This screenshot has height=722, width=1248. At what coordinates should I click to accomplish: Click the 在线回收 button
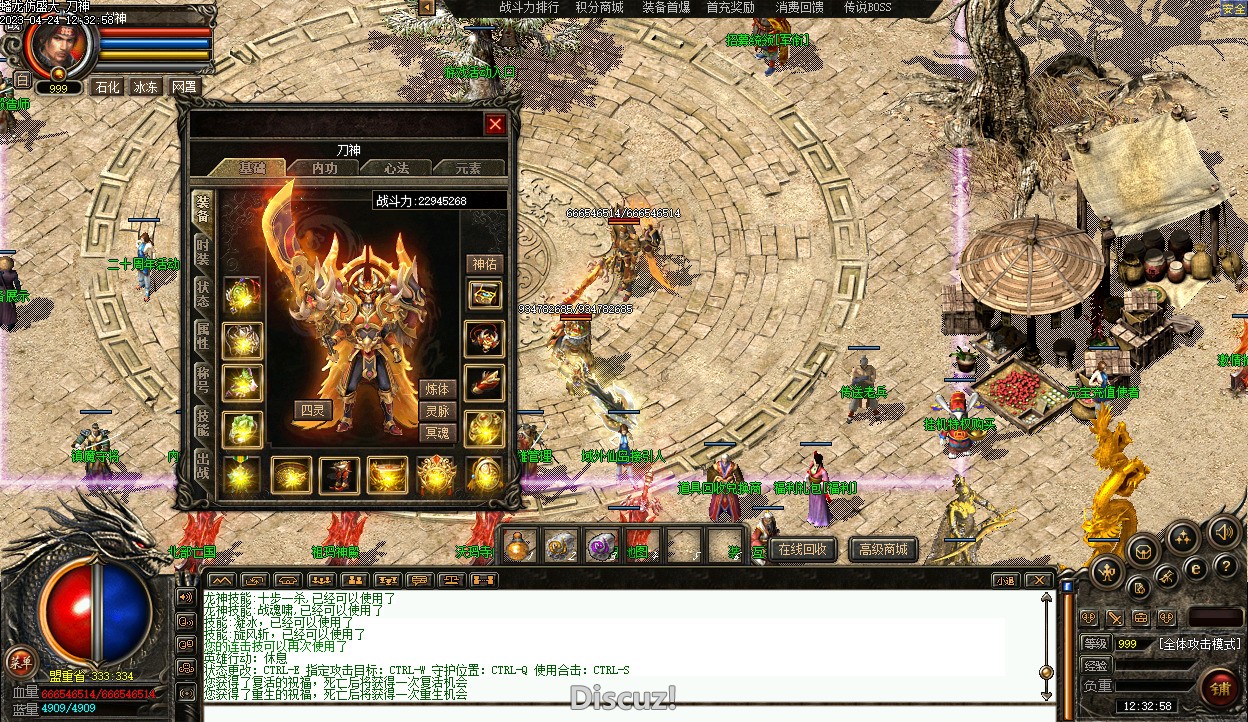click(803, 549)
